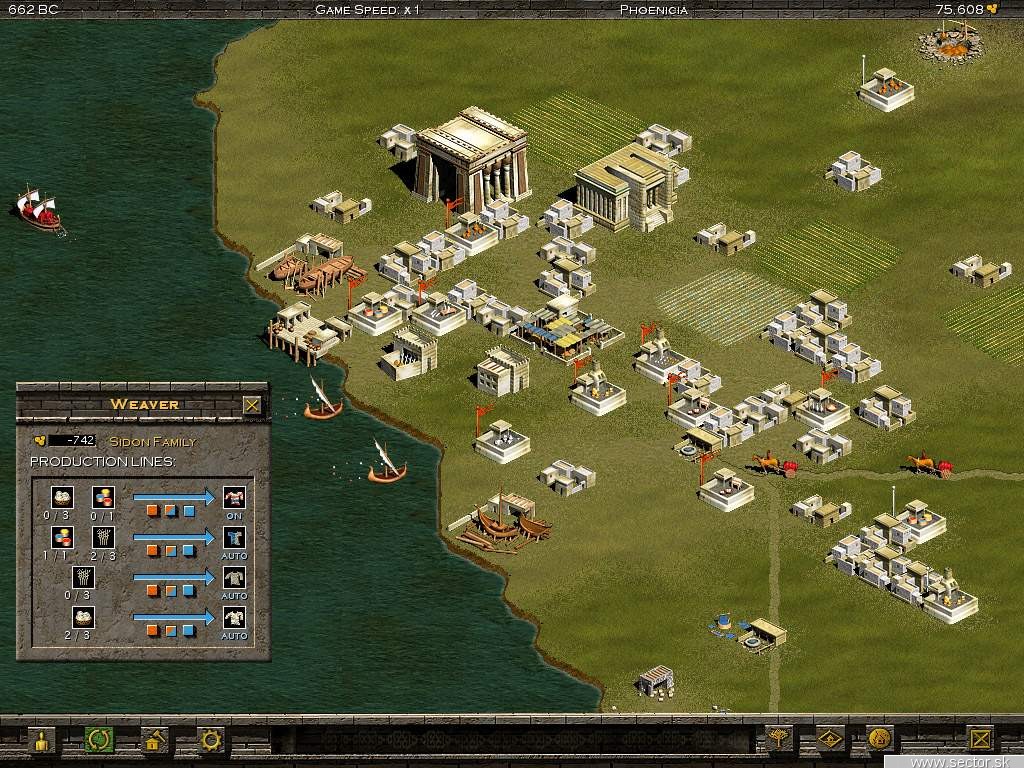Activate the green circular arrows button

[x=98, y=741]
